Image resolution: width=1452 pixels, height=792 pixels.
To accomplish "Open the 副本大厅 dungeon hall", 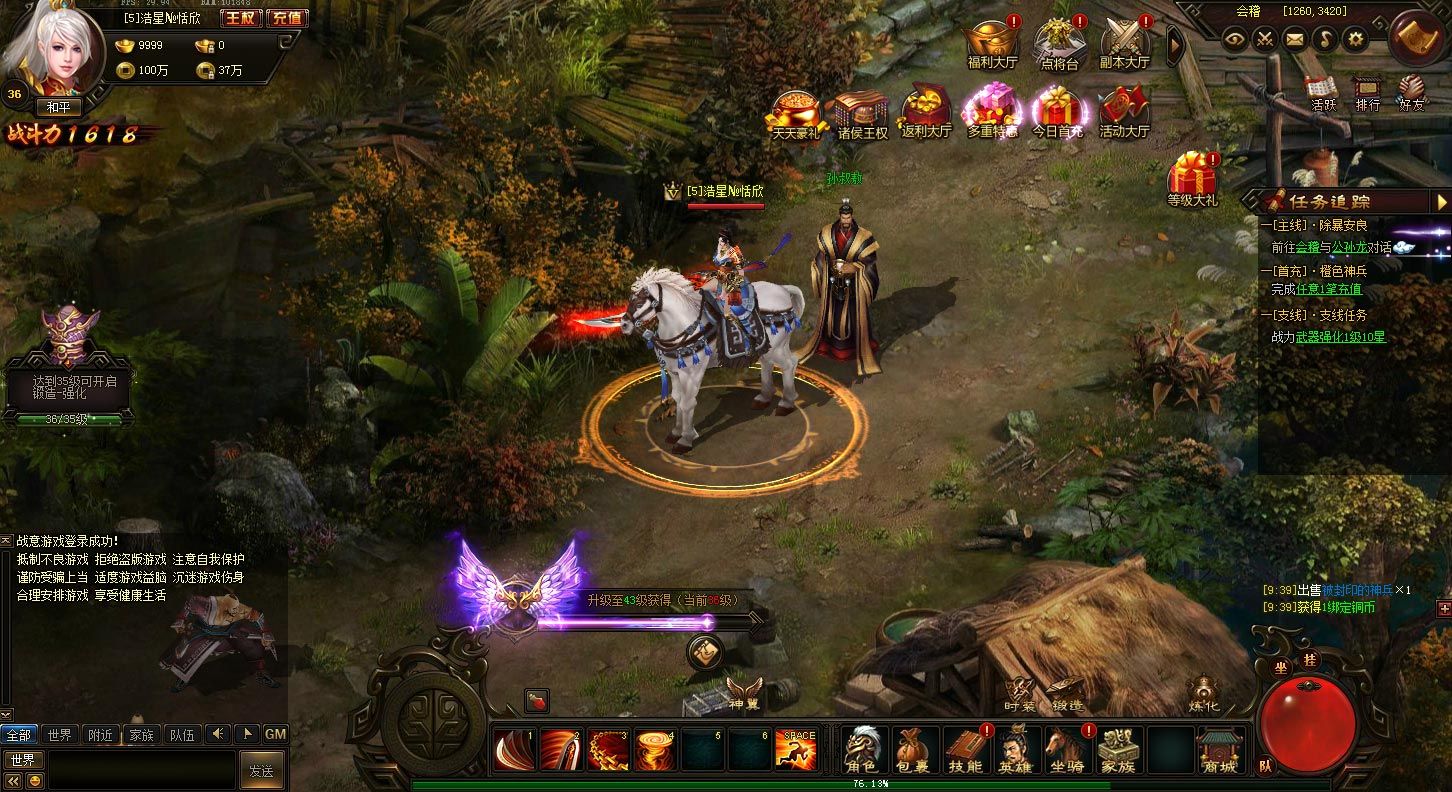I will click(1125, 44).
